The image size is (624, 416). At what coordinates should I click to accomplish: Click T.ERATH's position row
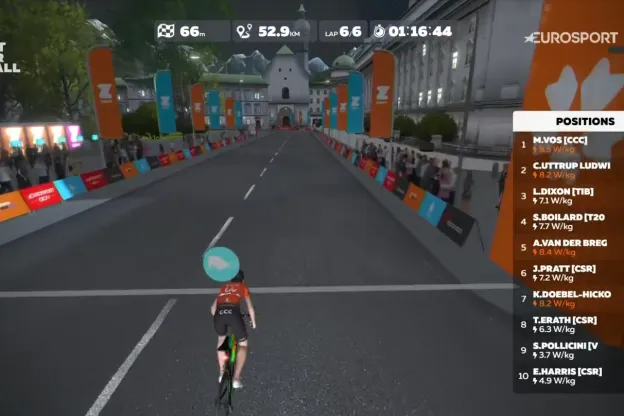(568, 324)
